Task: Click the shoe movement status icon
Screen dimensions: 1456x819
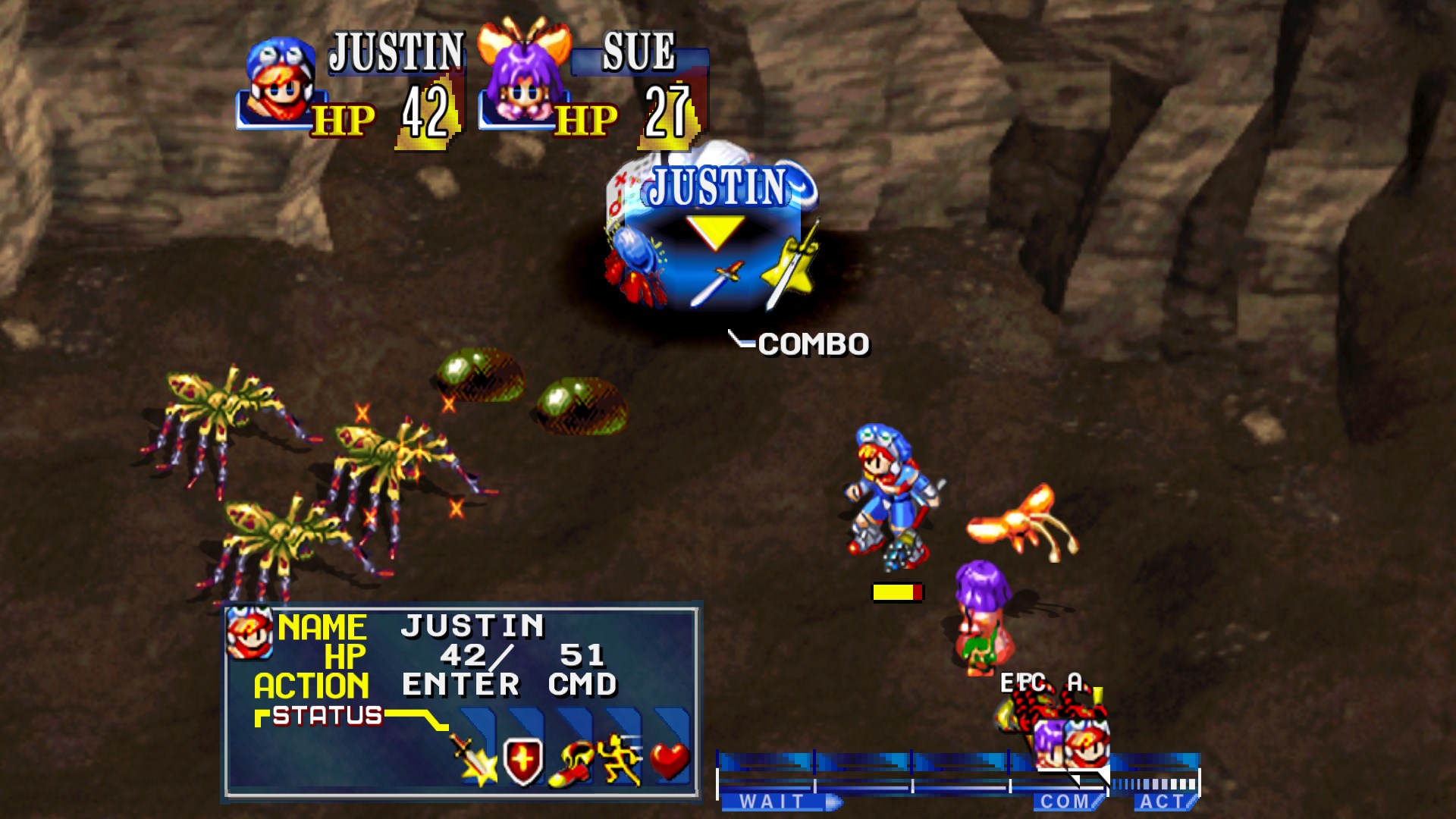Action: pos(573,764)
